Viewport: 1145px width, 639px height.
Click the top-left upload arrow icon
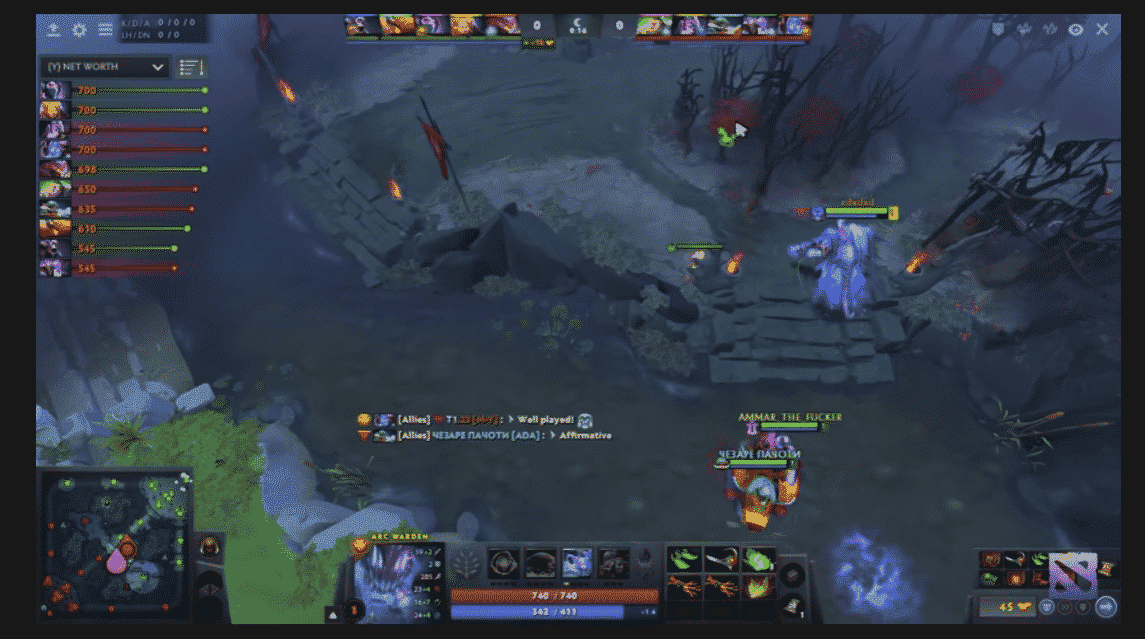[x=54, y=30]
